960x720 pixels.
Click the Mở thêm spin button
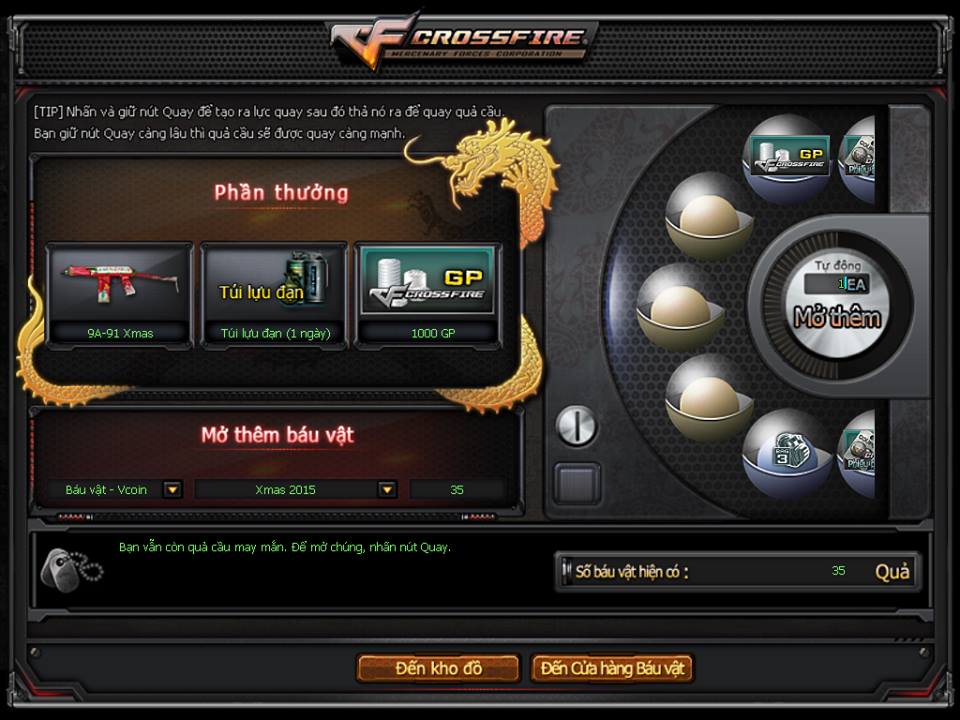[x=837, y=318]
